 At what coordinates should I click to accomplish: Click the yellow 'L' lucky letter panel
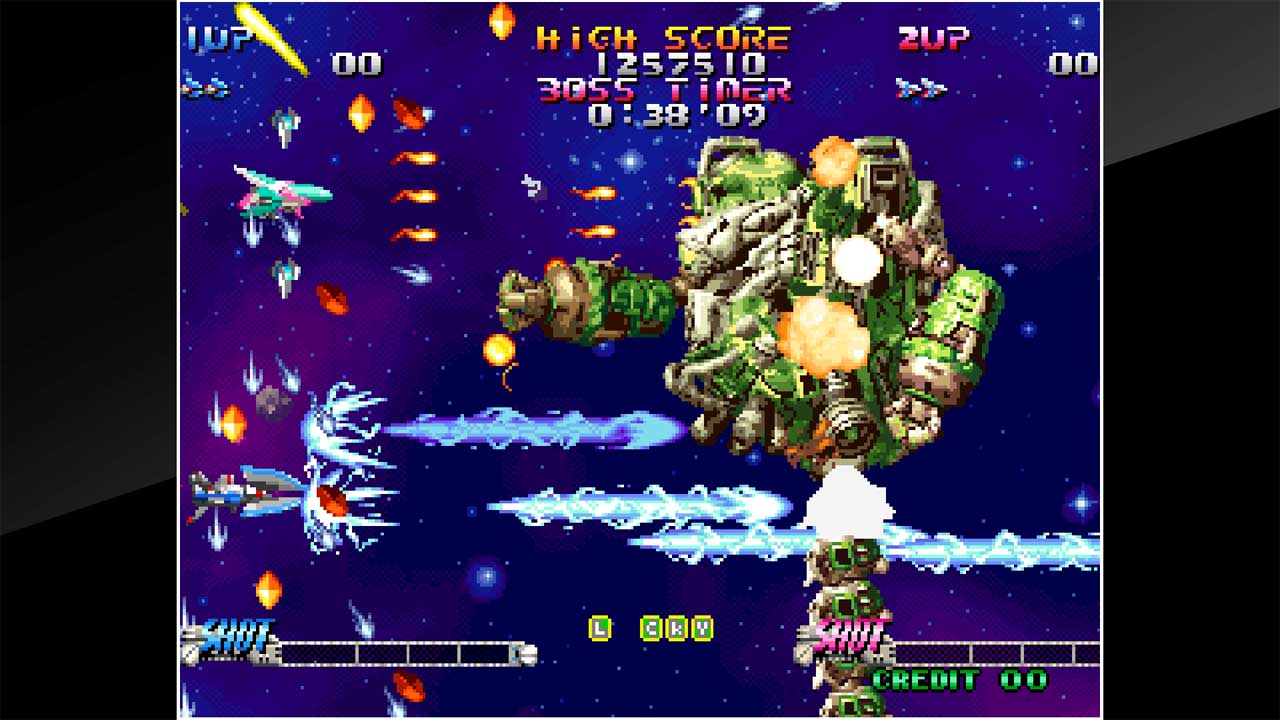coord(599,628)
